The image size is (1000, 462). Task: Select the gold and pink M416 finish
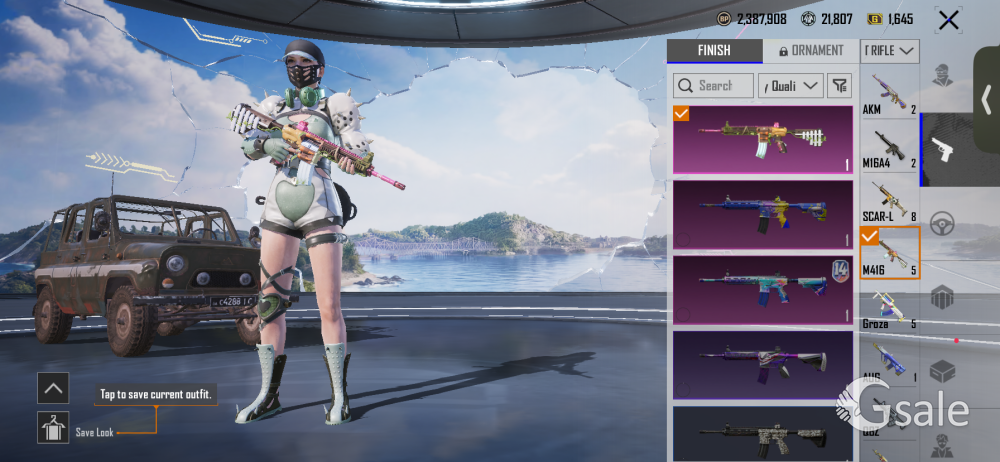762,139
